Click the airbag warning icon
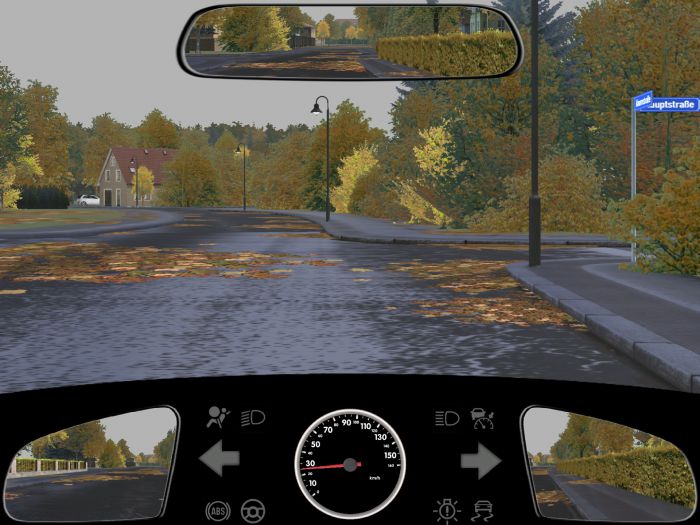 pyautogui.click(x=216, y=418)
